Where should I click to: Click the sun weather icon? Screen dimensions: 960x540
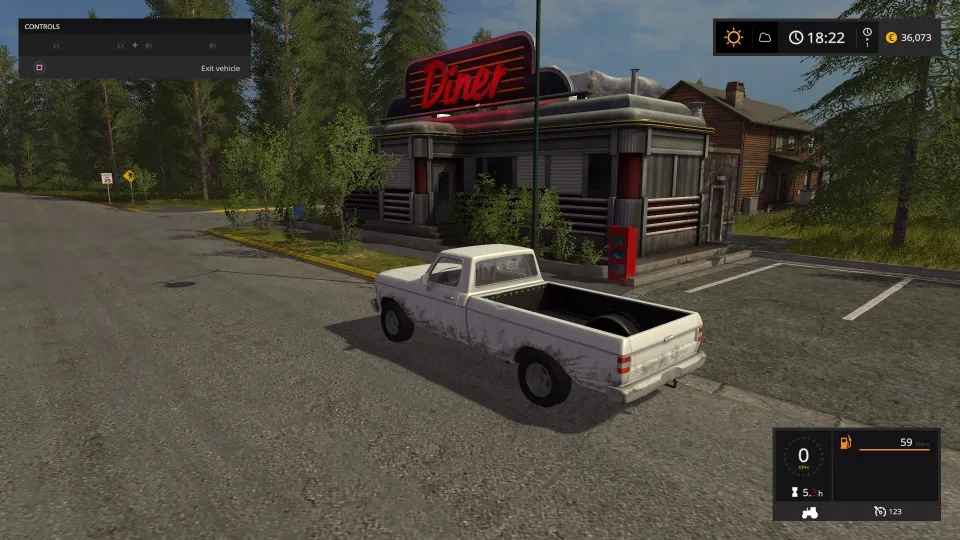click(x=734, y=38)
